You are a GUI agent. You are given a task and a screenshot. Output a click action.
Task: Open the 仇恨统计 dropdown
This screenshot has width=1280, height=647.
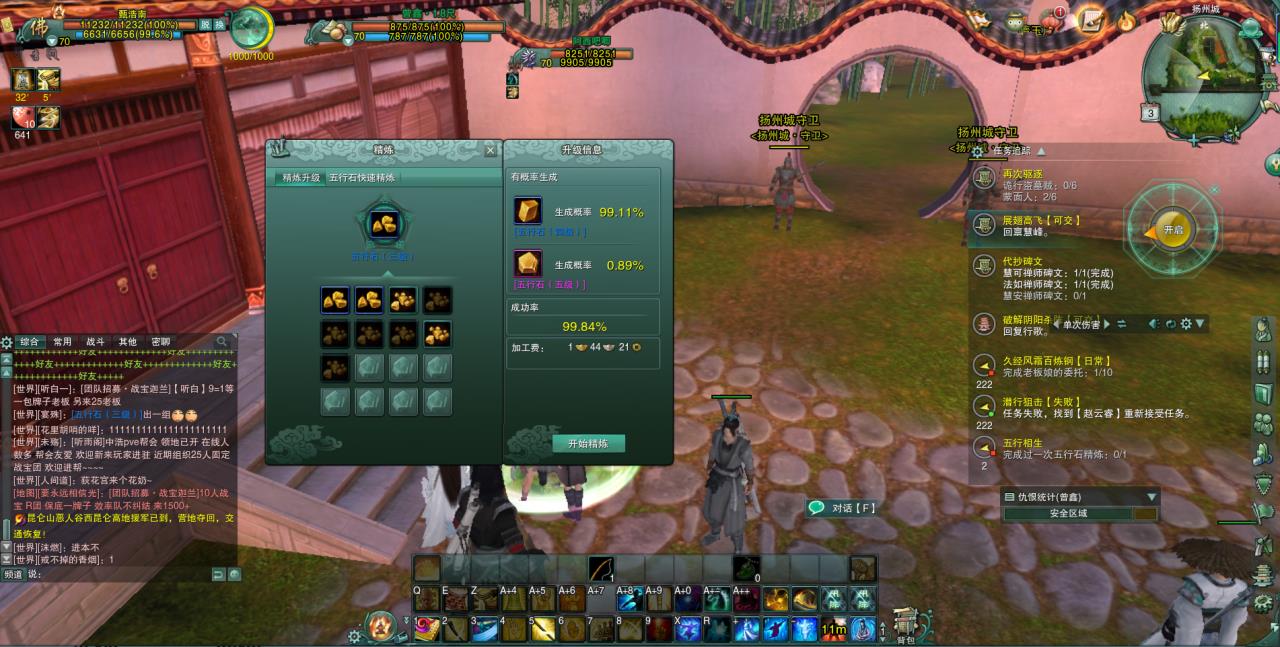pyautogui.click(x=1152, y=496)
